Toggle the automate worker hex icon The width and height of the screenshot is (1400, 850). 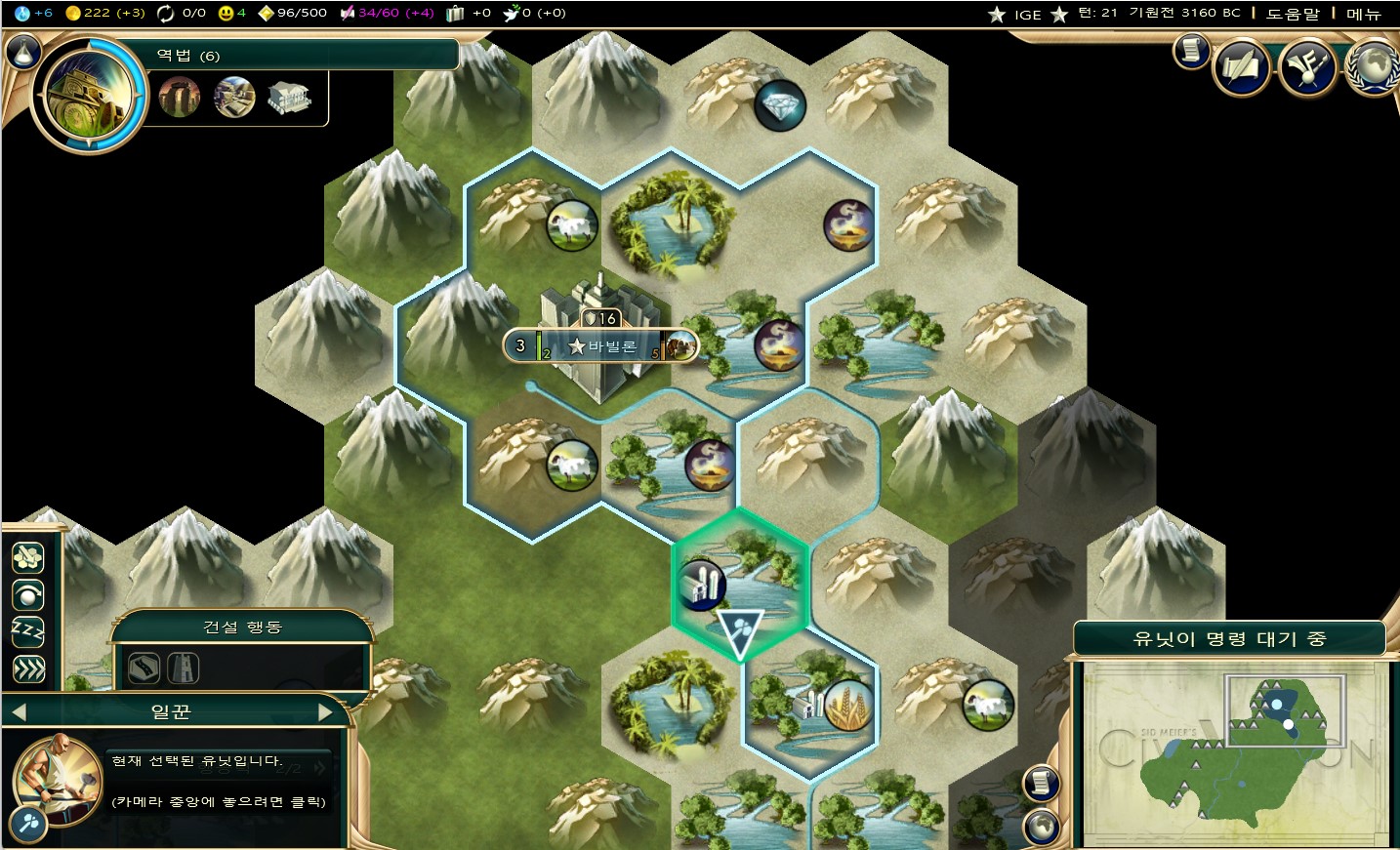(x=27, y=557)
